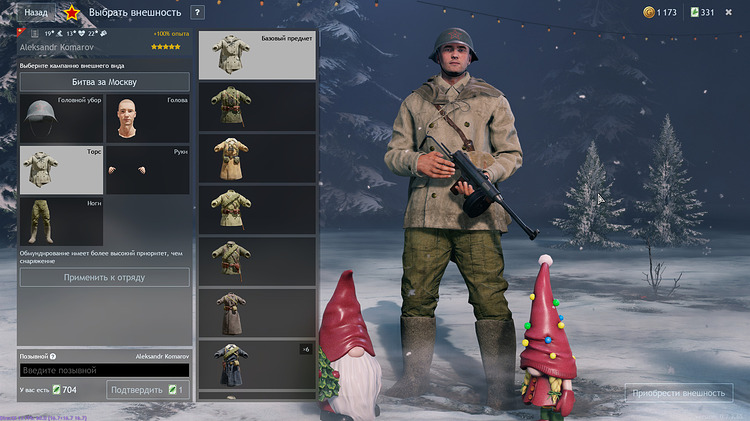Pick the long gray-brown overcoat thumbnail
This screenshot has height=421, width=750.
point(258,312)
